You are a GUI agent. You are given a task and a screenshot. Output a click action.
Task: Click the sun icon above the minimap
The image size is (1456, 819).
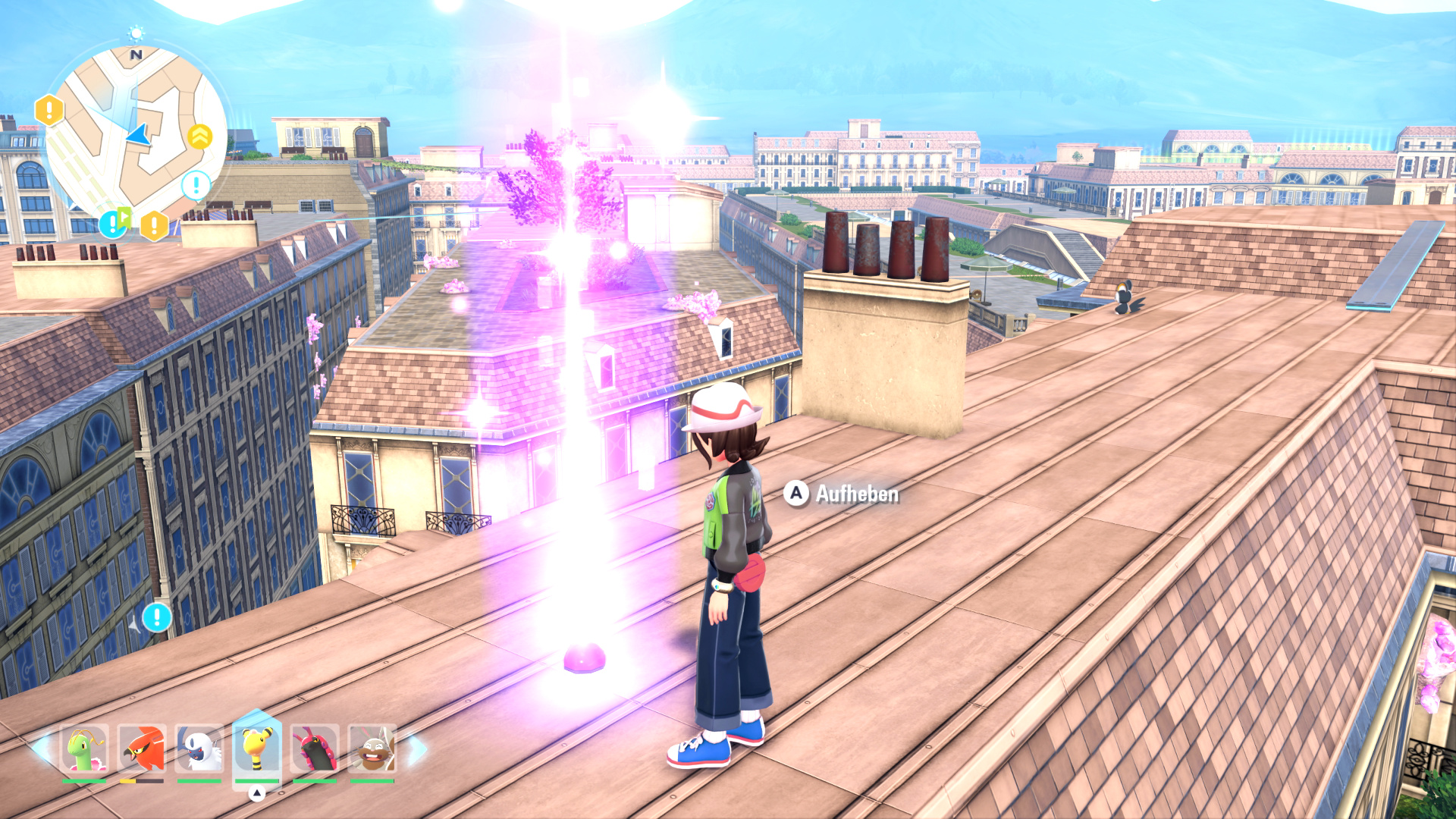(136, 33)
